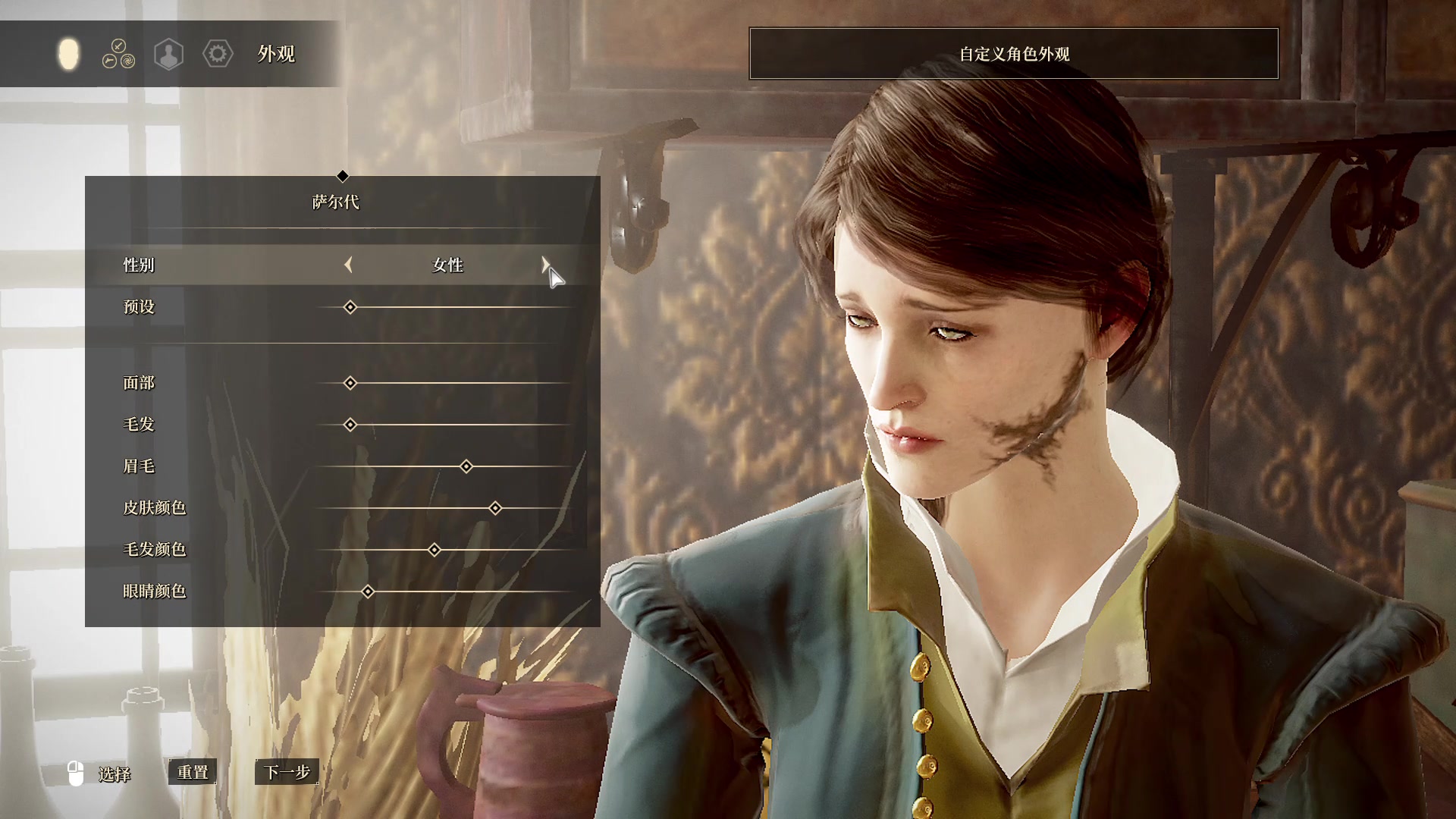Select the face-shaped appearance tab
The height and width of the screenshot is (819, 1456).
[68, 54]
